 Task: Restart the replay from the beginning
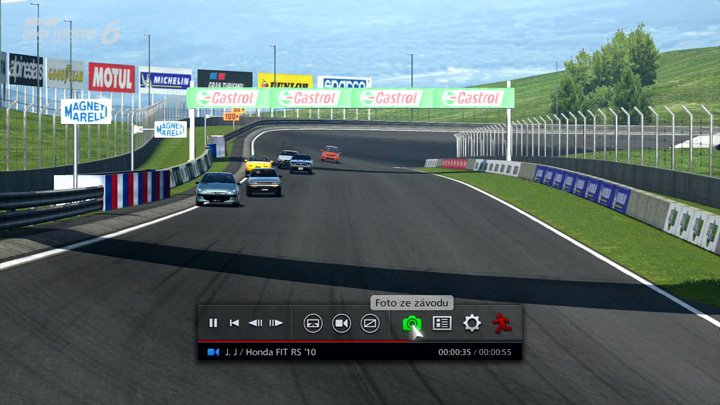click(x=234, y=323)
